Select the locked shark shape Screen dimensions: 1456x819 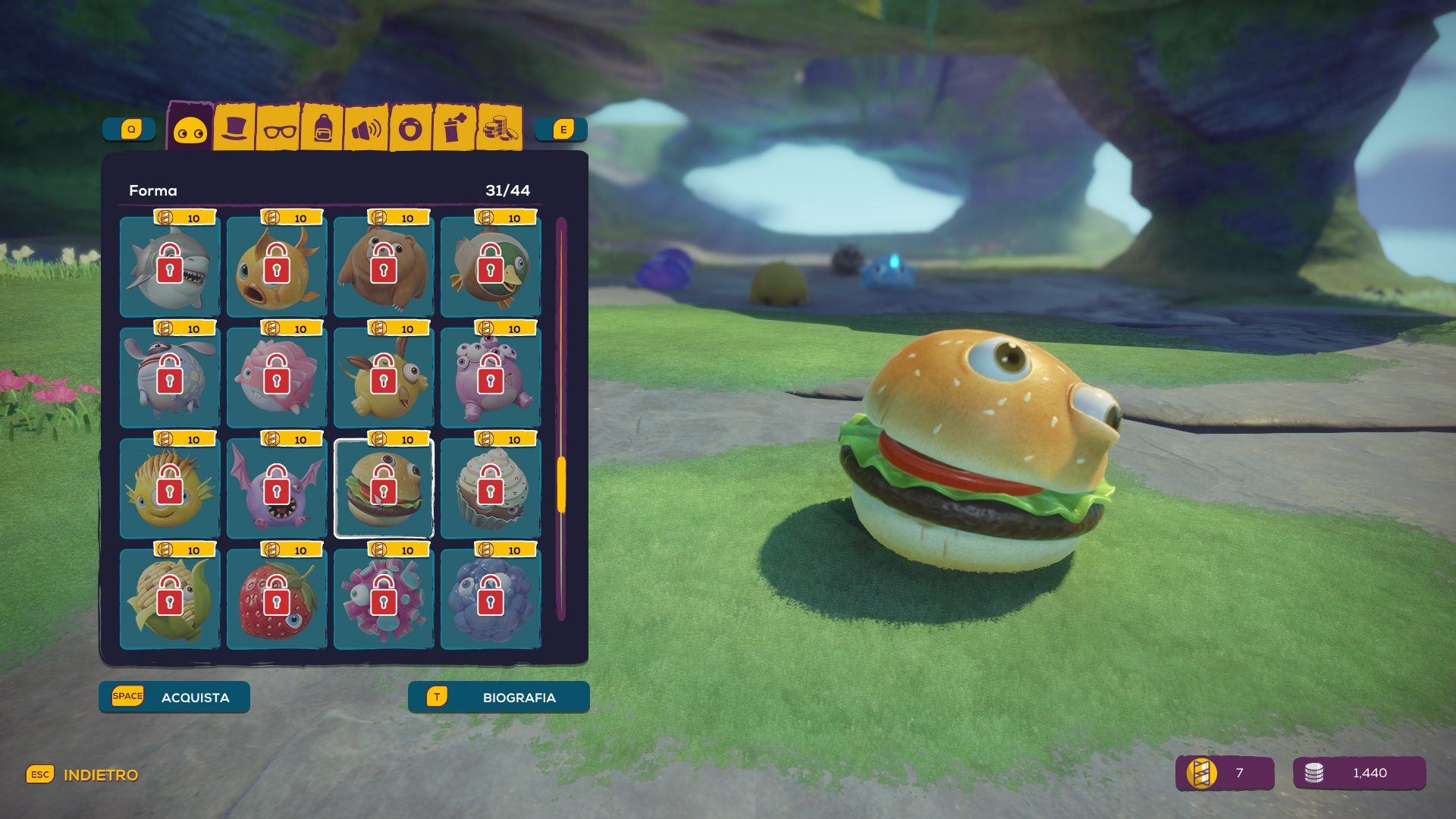coord(170,266)
